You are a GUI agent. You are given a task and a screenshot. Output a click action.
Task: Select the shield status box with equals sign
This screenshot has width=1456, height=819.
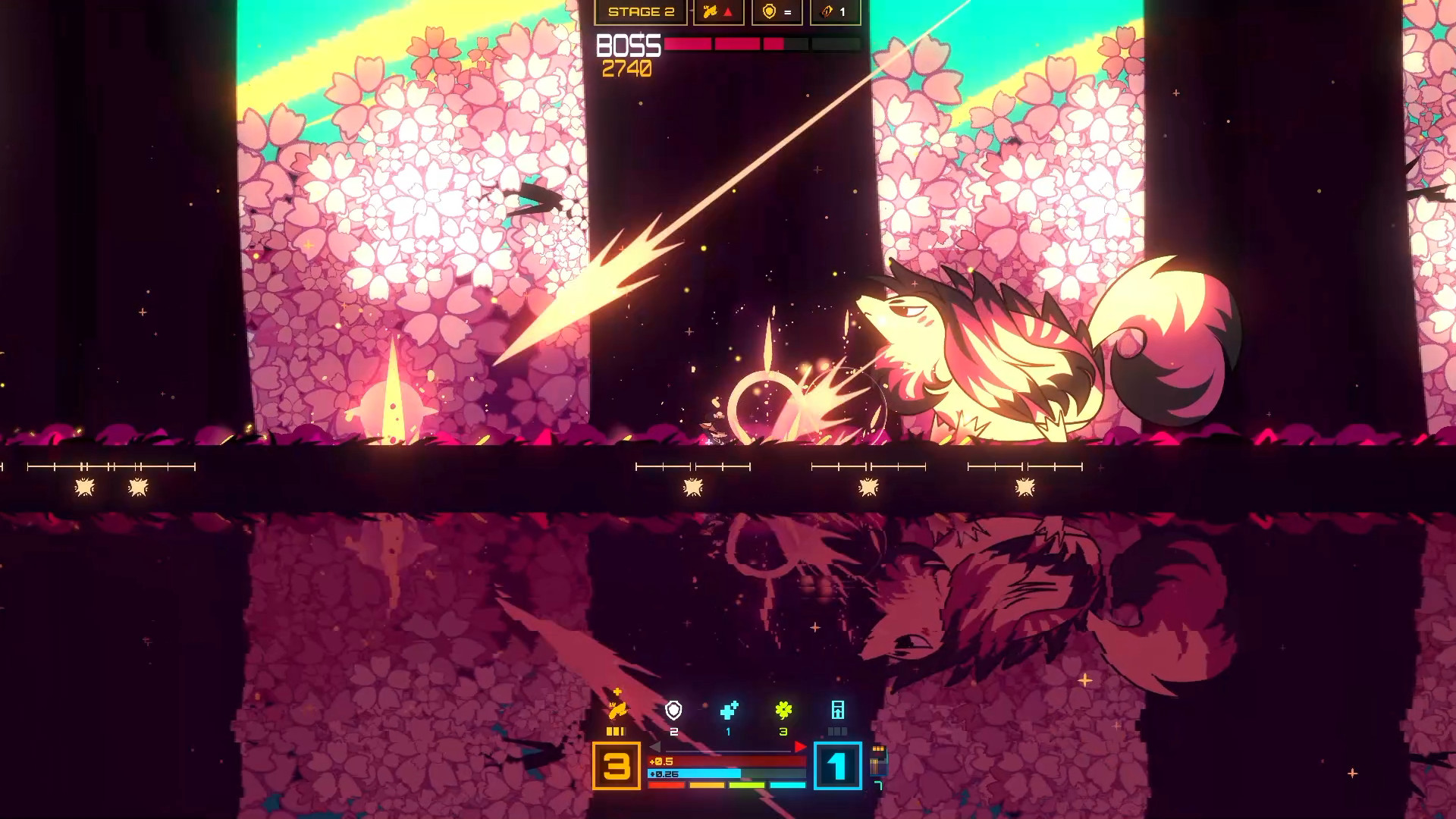click(777, 12)
